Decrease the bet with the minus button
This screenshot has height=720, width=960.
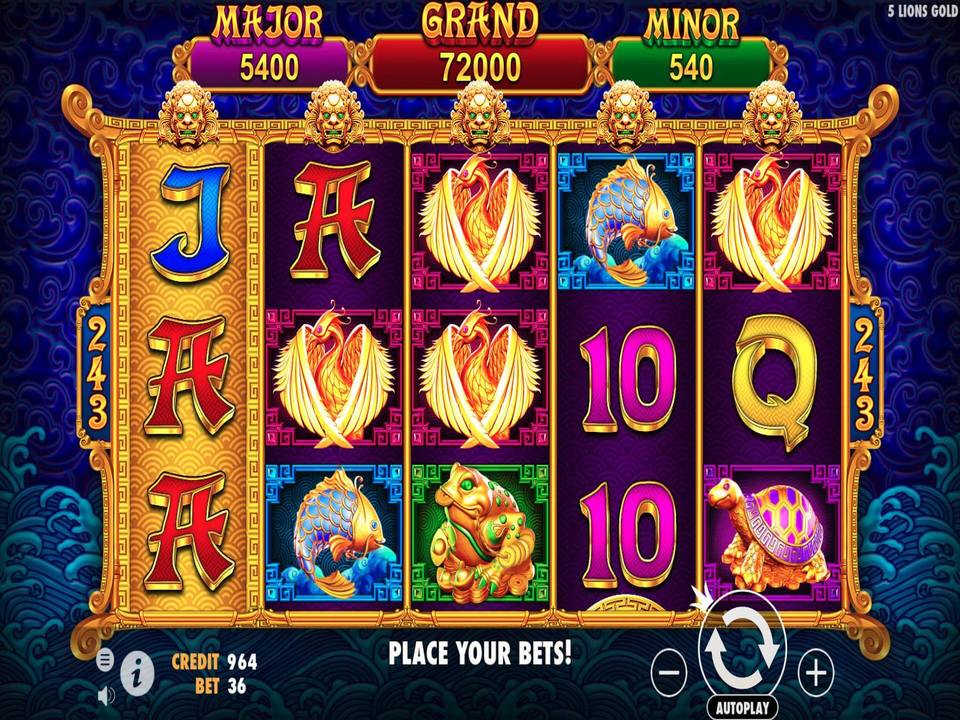pyautogui.click(x=672, y=672)
